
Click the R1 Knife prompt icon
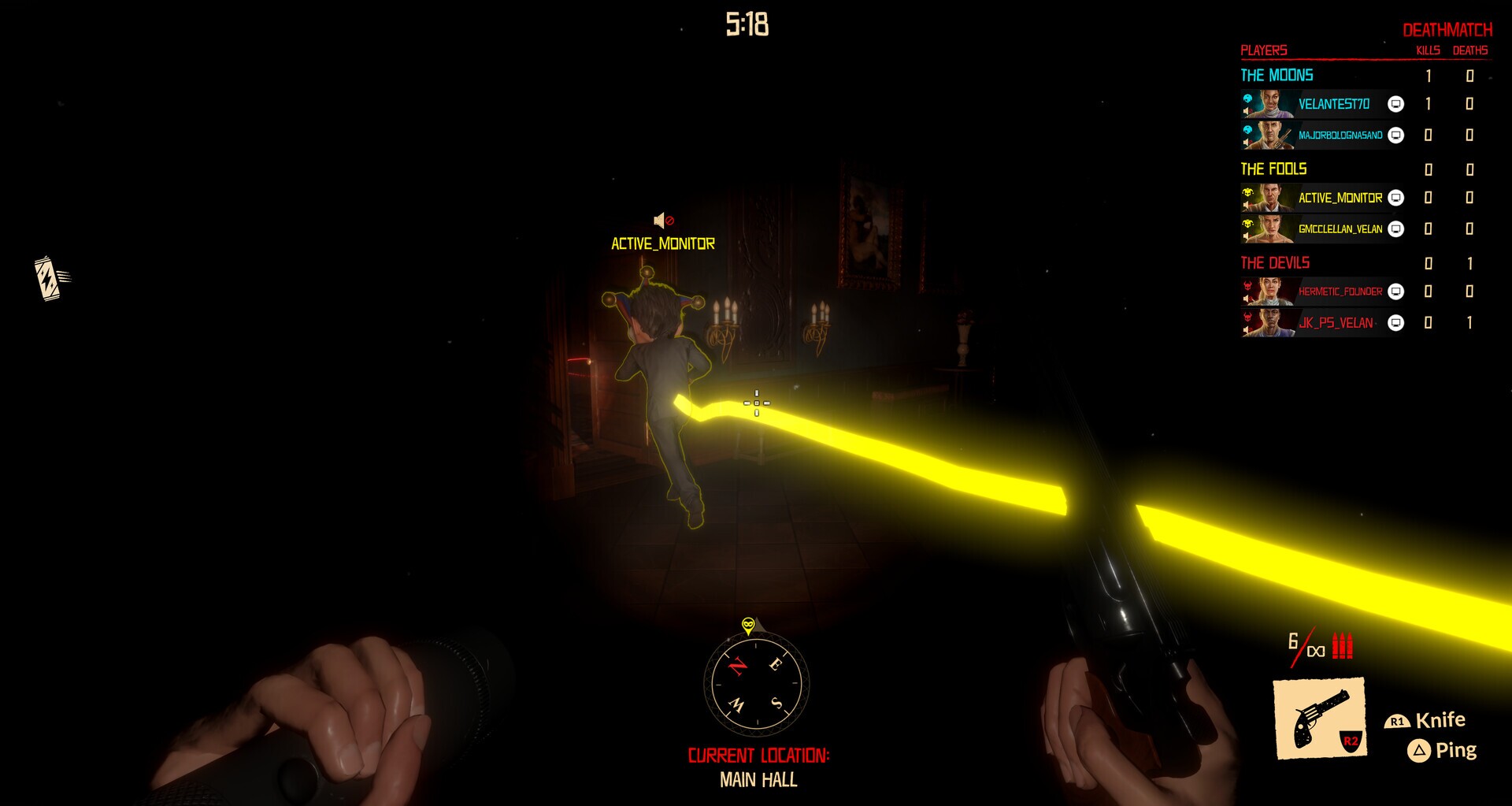(1398, 719)
